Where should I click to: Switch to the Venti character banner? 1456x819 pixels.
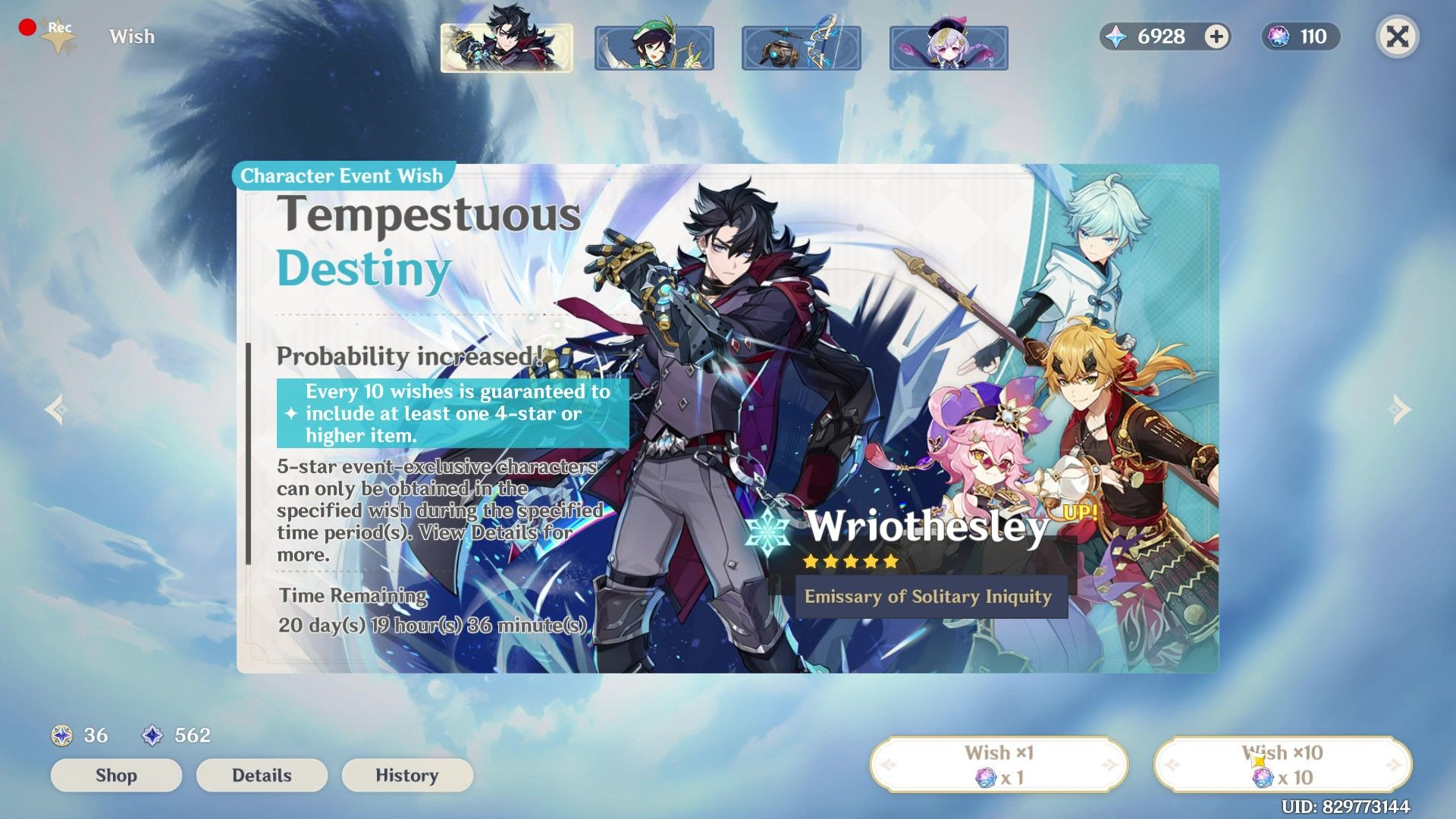(x=653, y=46)
